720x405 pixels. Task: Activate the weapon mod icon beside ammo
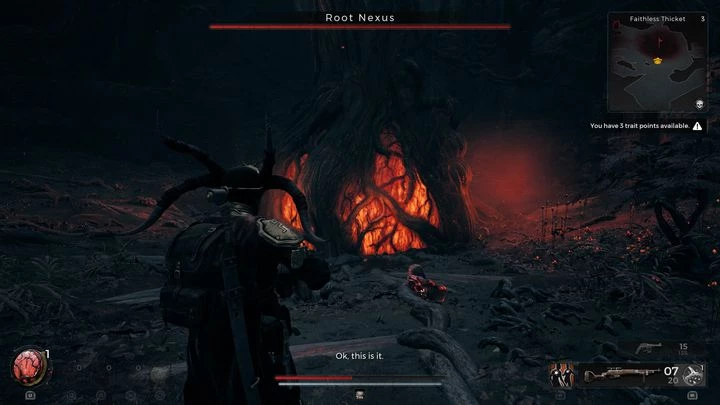coord(696,375)
